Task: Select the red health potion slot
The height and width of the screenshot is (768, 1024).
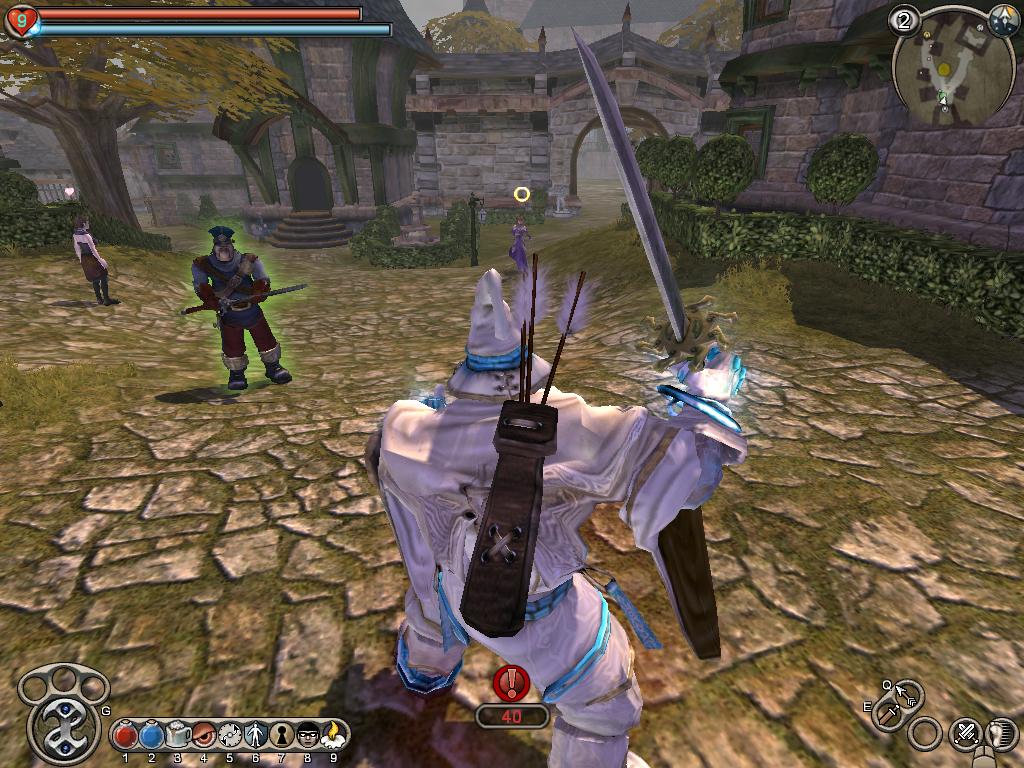Action: point(125,735)
